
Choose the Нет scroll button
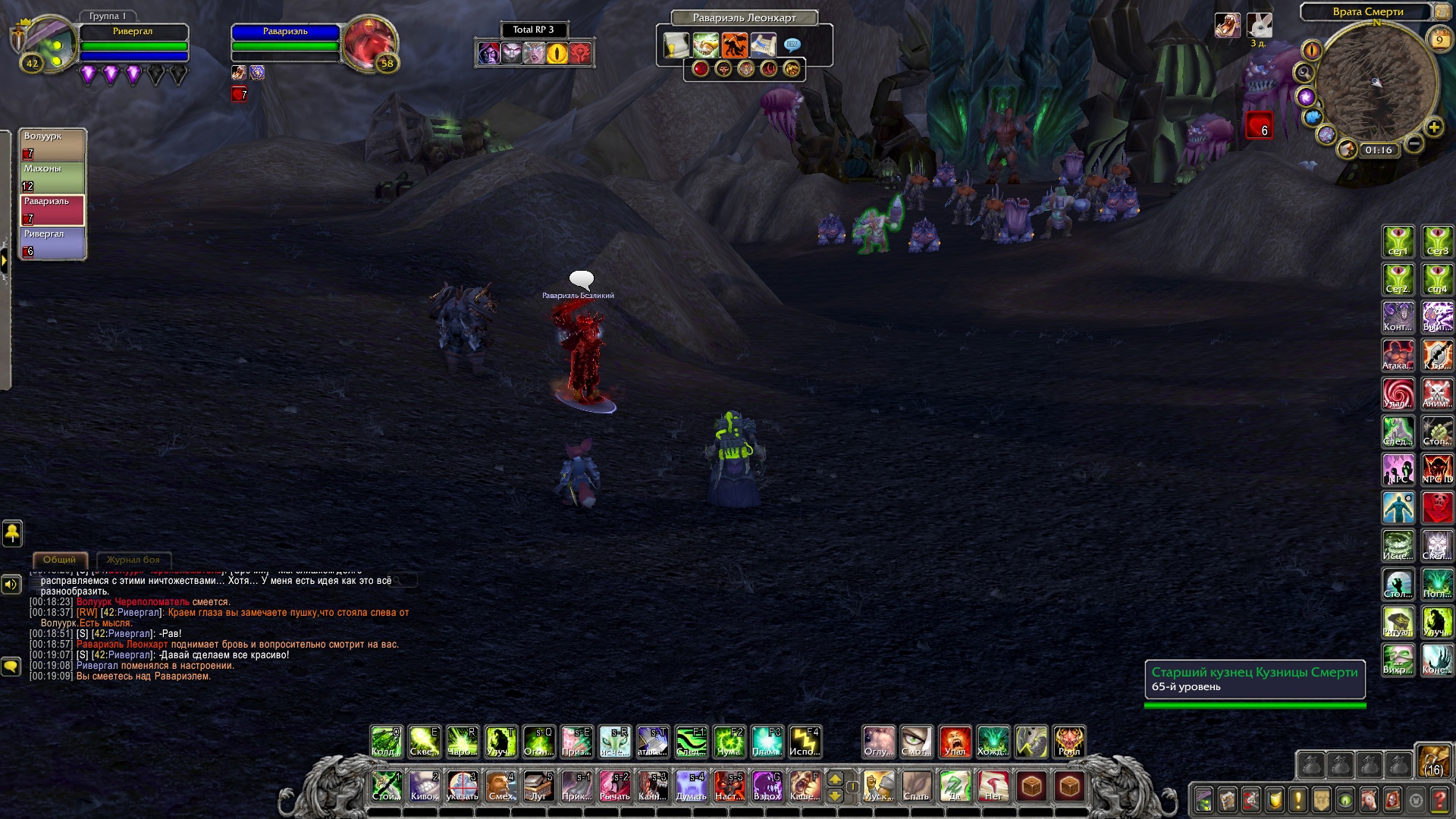[x=993, y=786]
